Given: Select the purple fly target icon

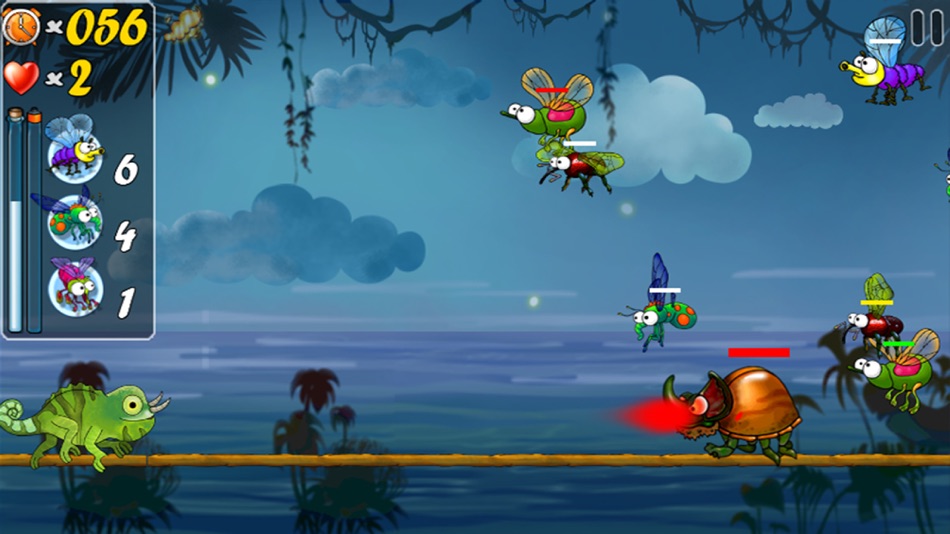Looking at the screenshot, I should [75, 152].
